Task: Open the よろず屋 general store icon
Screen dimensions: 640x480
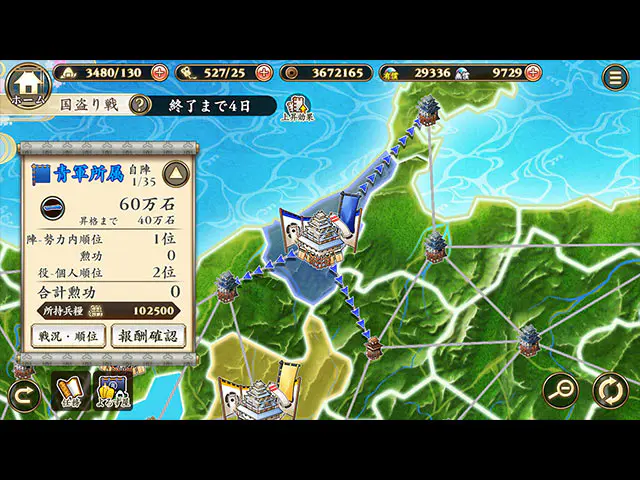Action: [x=113, y=391]
